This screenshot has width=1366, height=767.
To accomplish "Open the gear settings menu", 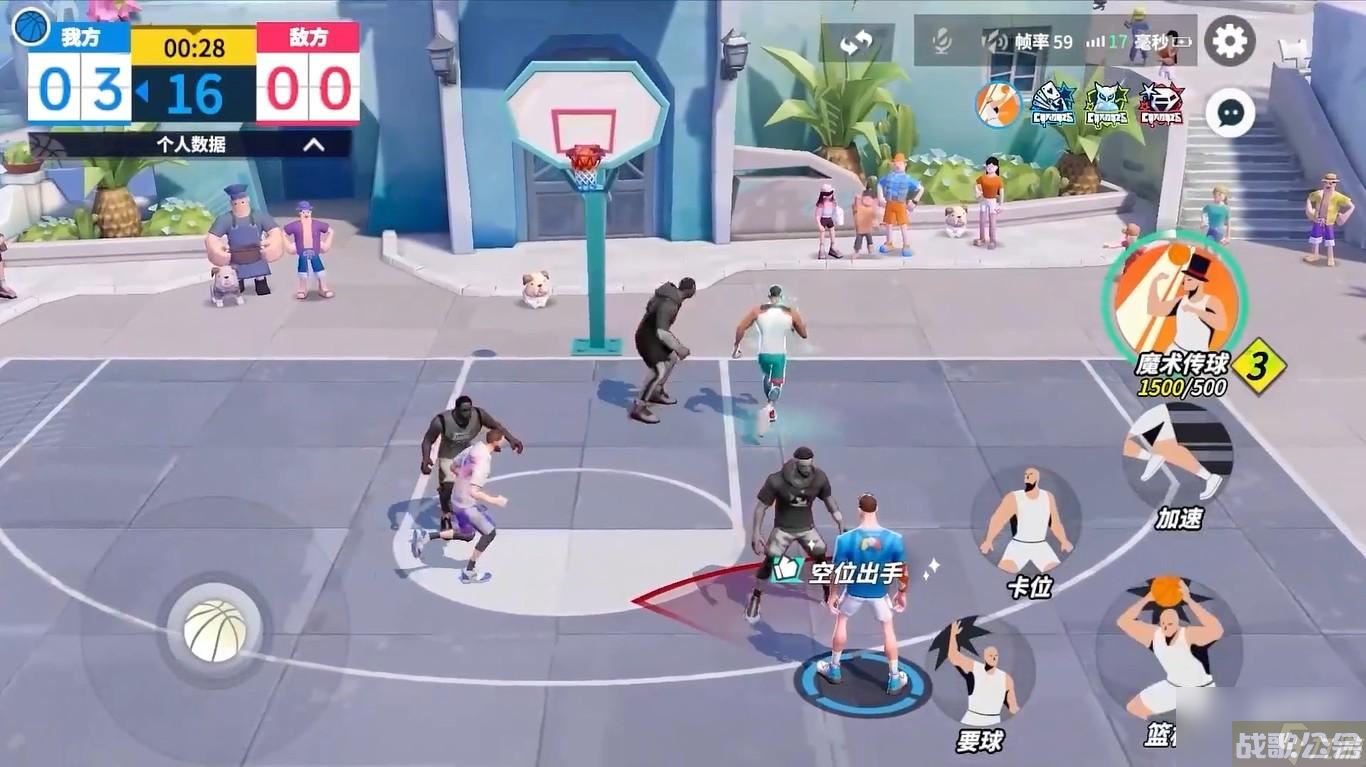I will (1229, 41).
